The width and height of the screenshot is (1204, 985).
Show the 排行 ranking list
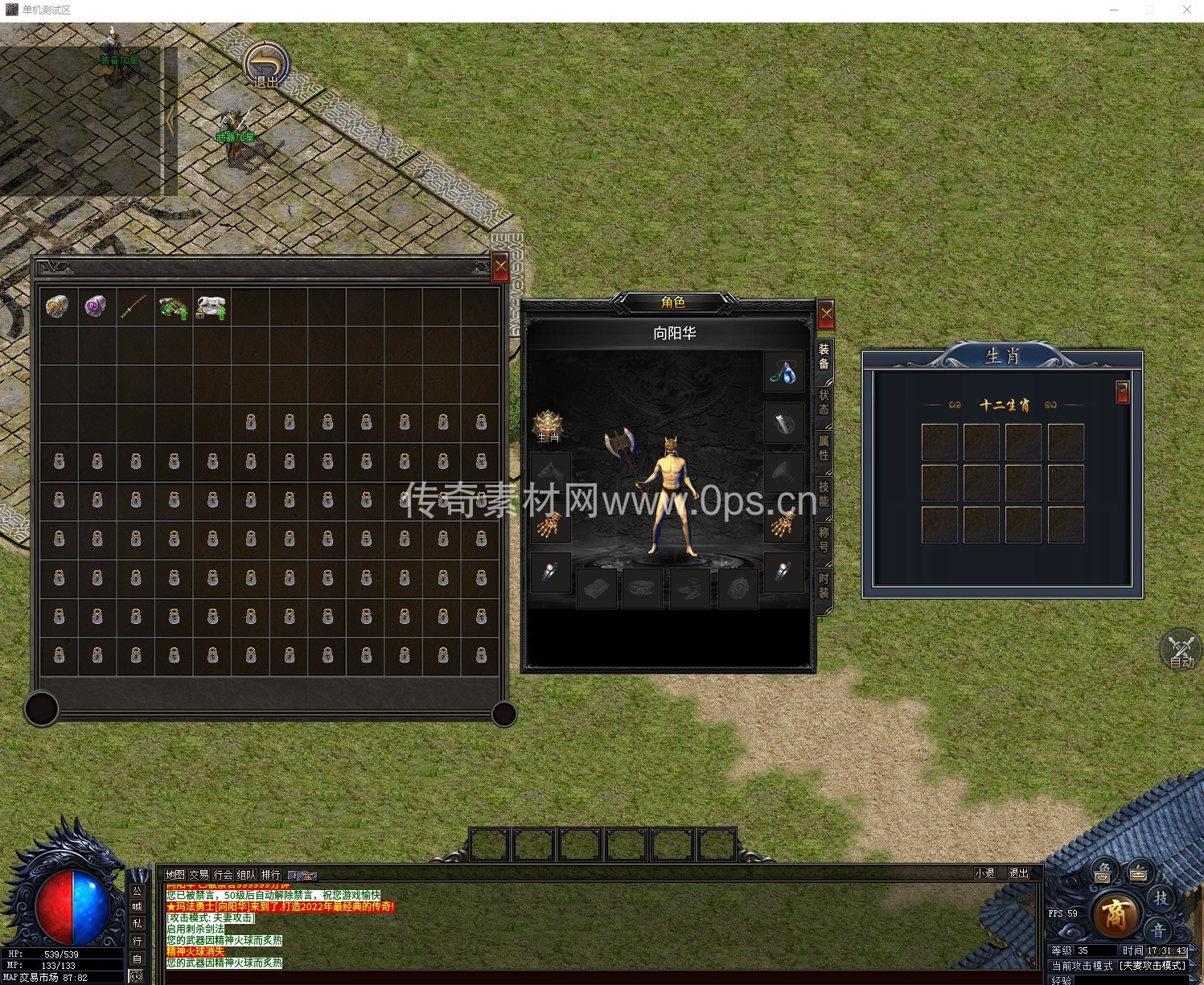pos(271,874)
